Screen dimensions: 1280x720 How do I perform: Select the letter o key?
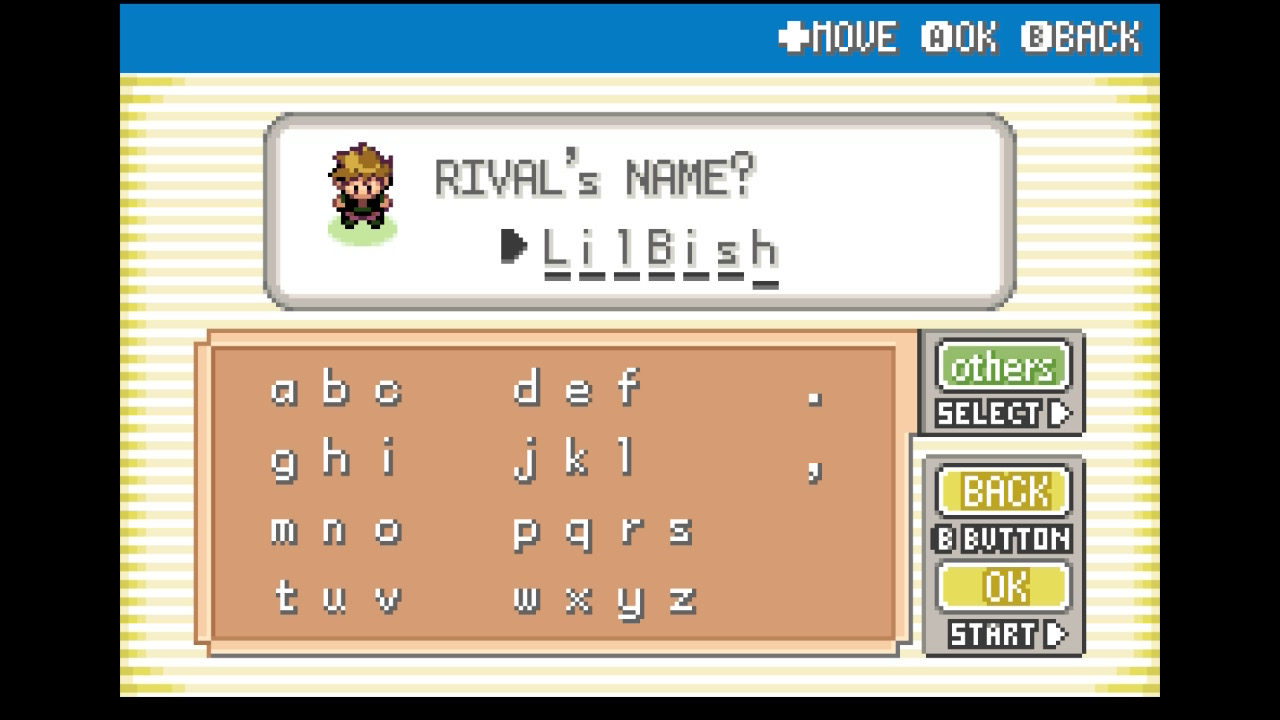(388, 531)
